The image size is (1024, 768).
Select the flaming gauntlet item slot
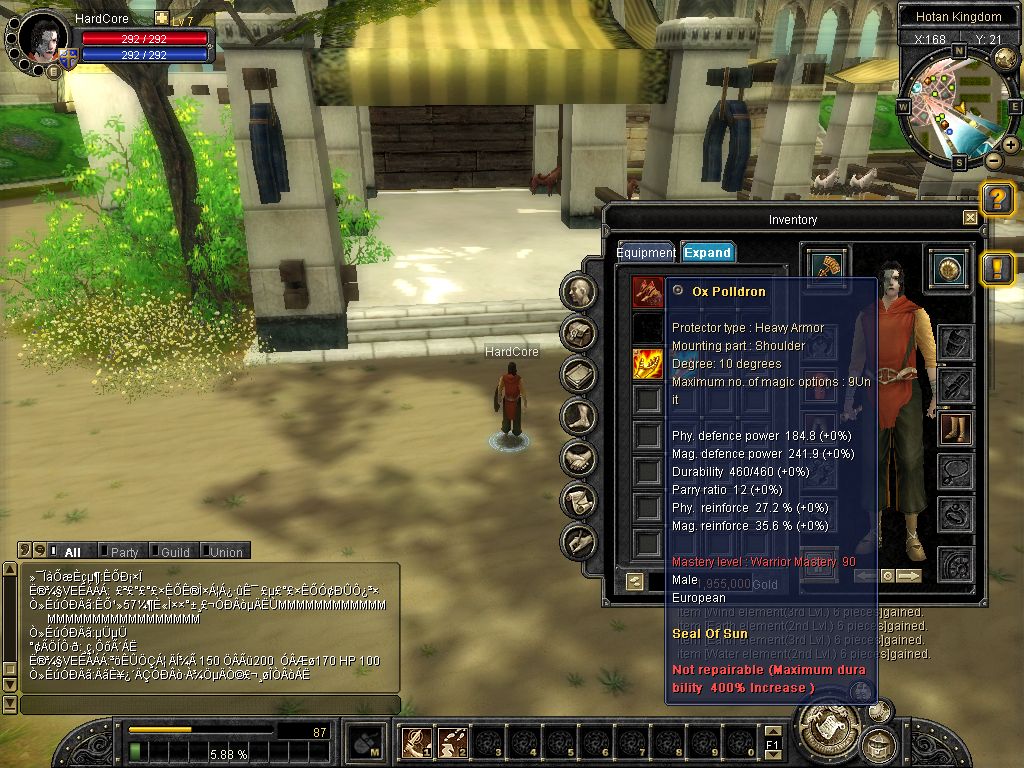tap(648, 364)
